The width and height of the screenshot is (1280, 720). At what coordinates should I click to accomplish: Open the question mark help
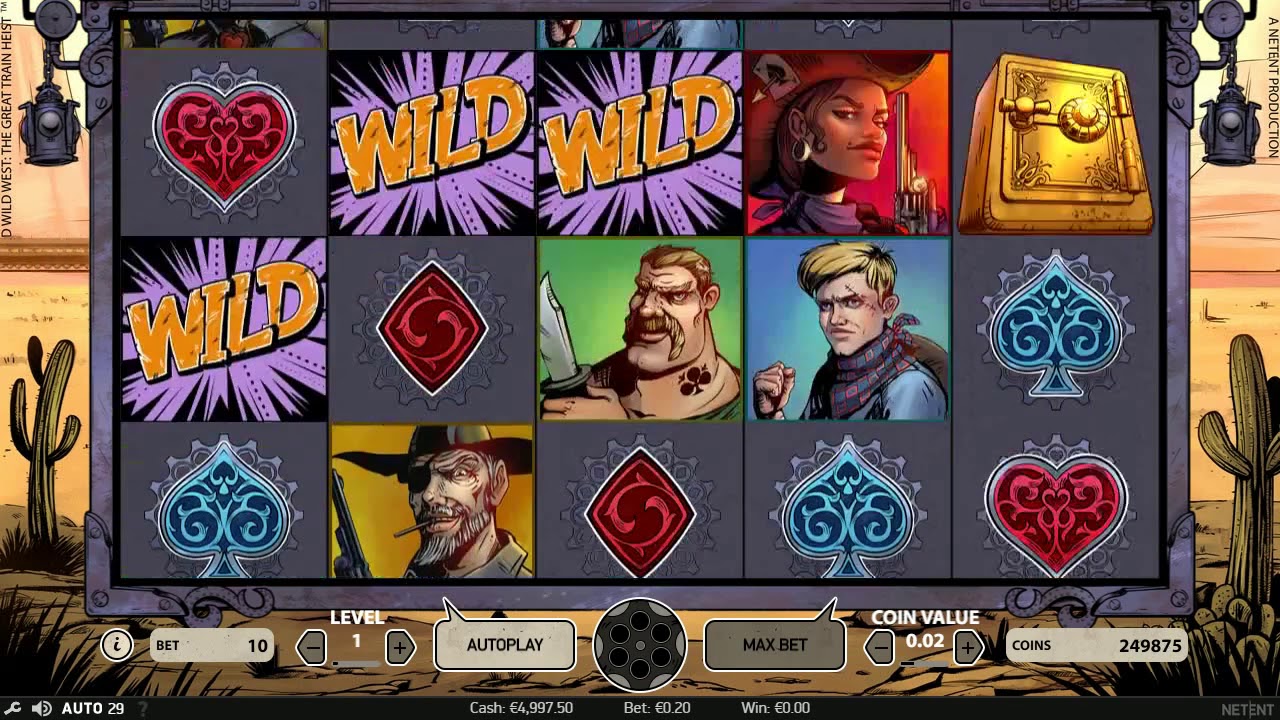pyautogui.click(x=142, y=708)
